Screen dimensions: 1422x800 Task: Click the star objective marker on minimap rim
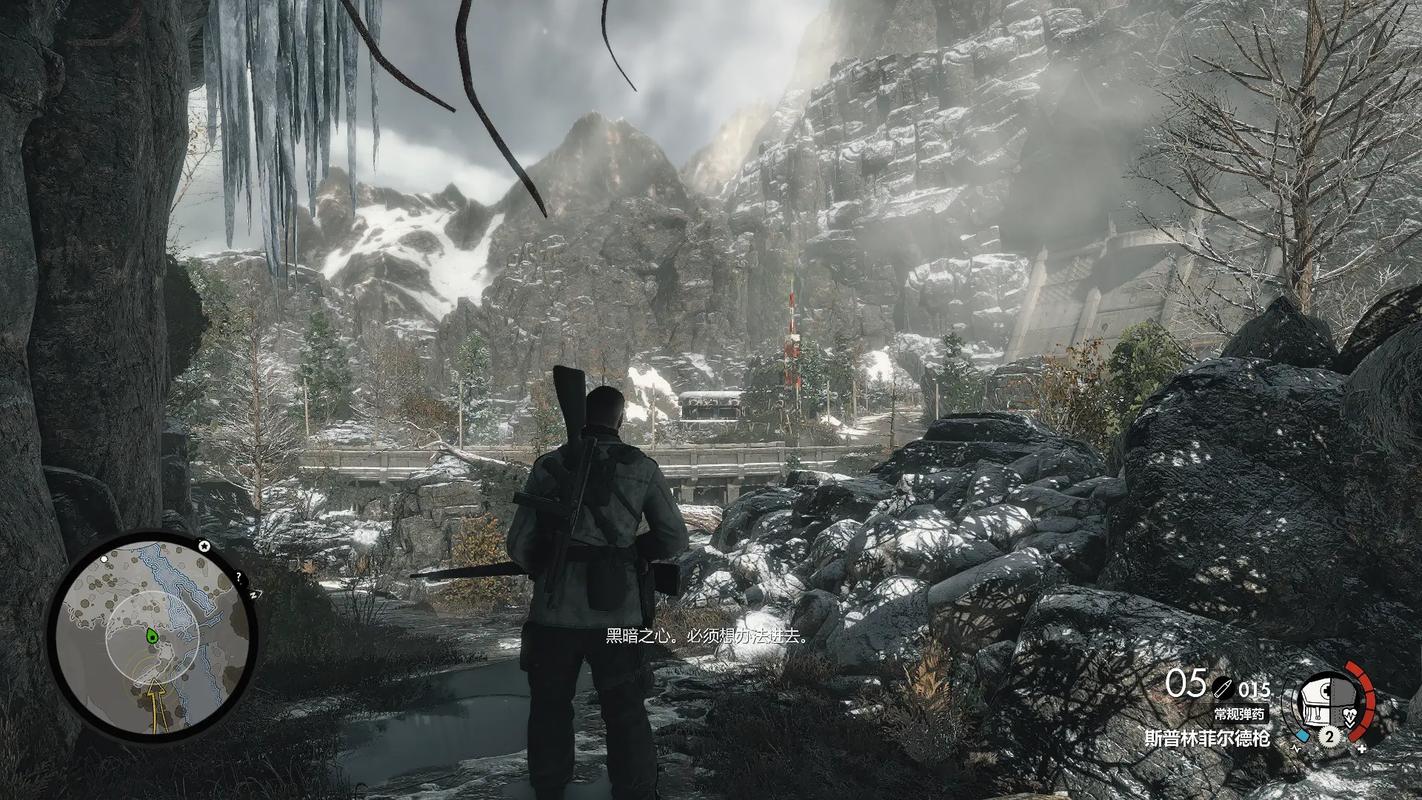pyautogui.click(x=203, y=546)
